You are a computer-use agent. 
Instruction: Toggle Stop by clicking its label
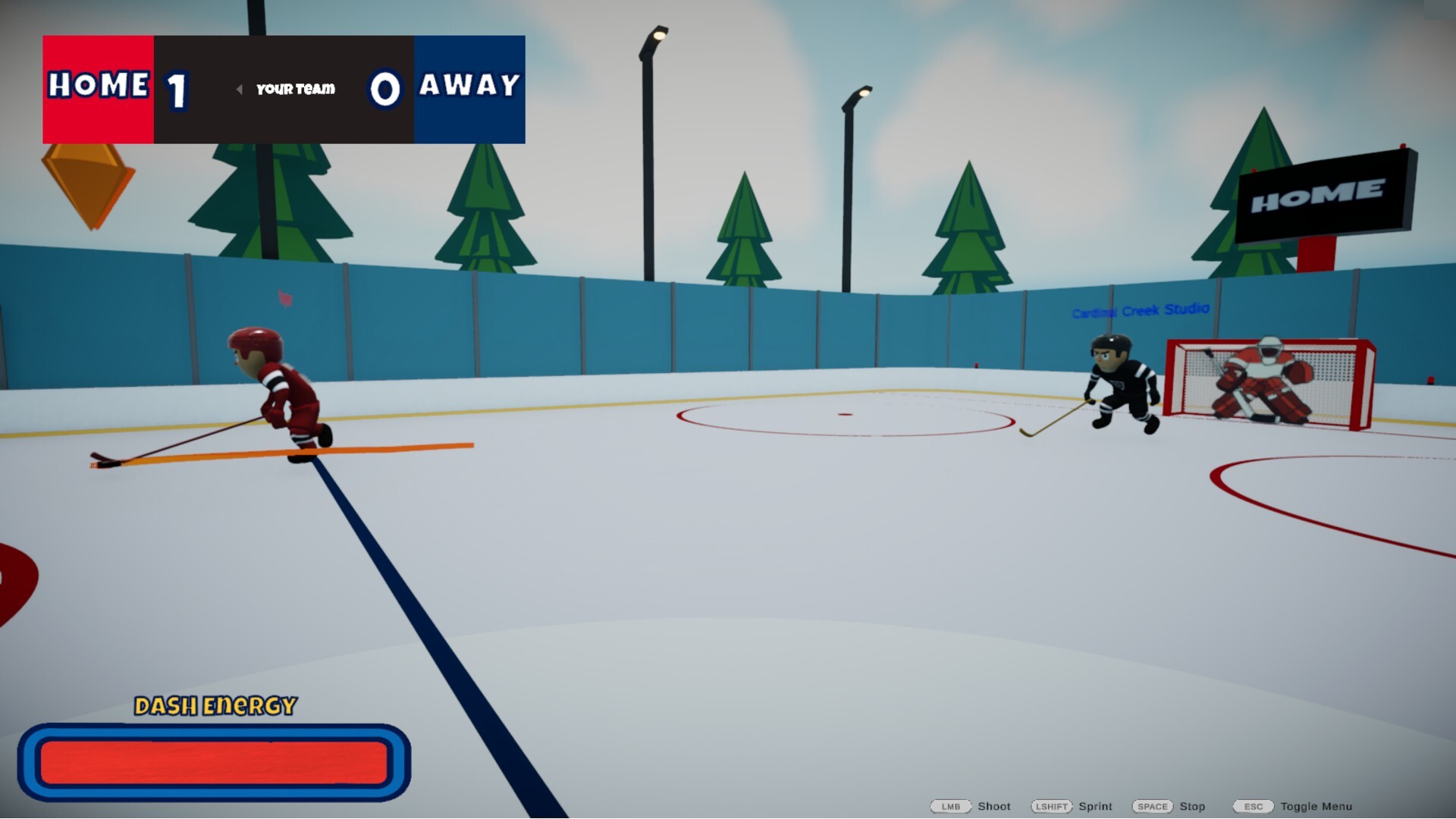(x=1194, y=807)
